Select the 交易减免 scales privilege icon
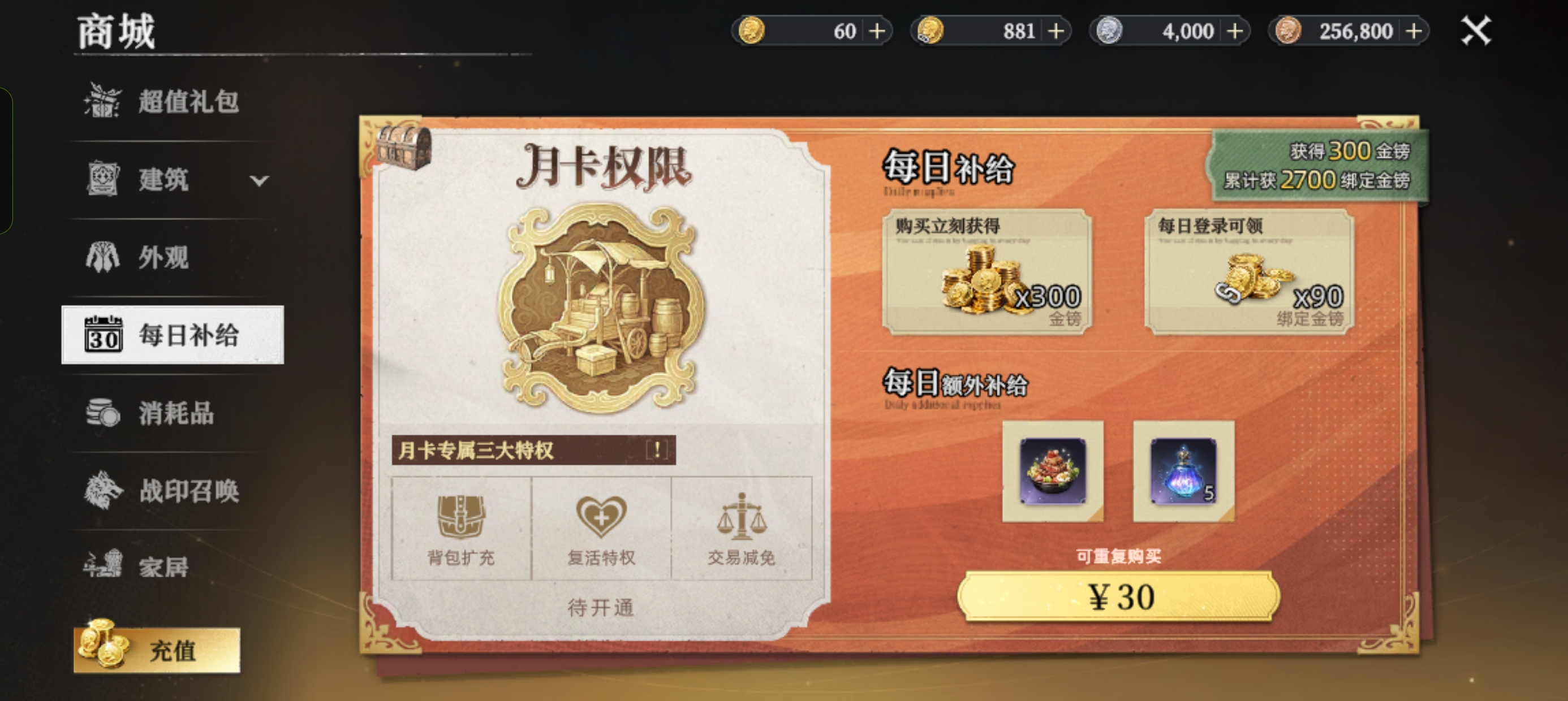Screen dimensions: 1568x701 (x=743, y=517)
